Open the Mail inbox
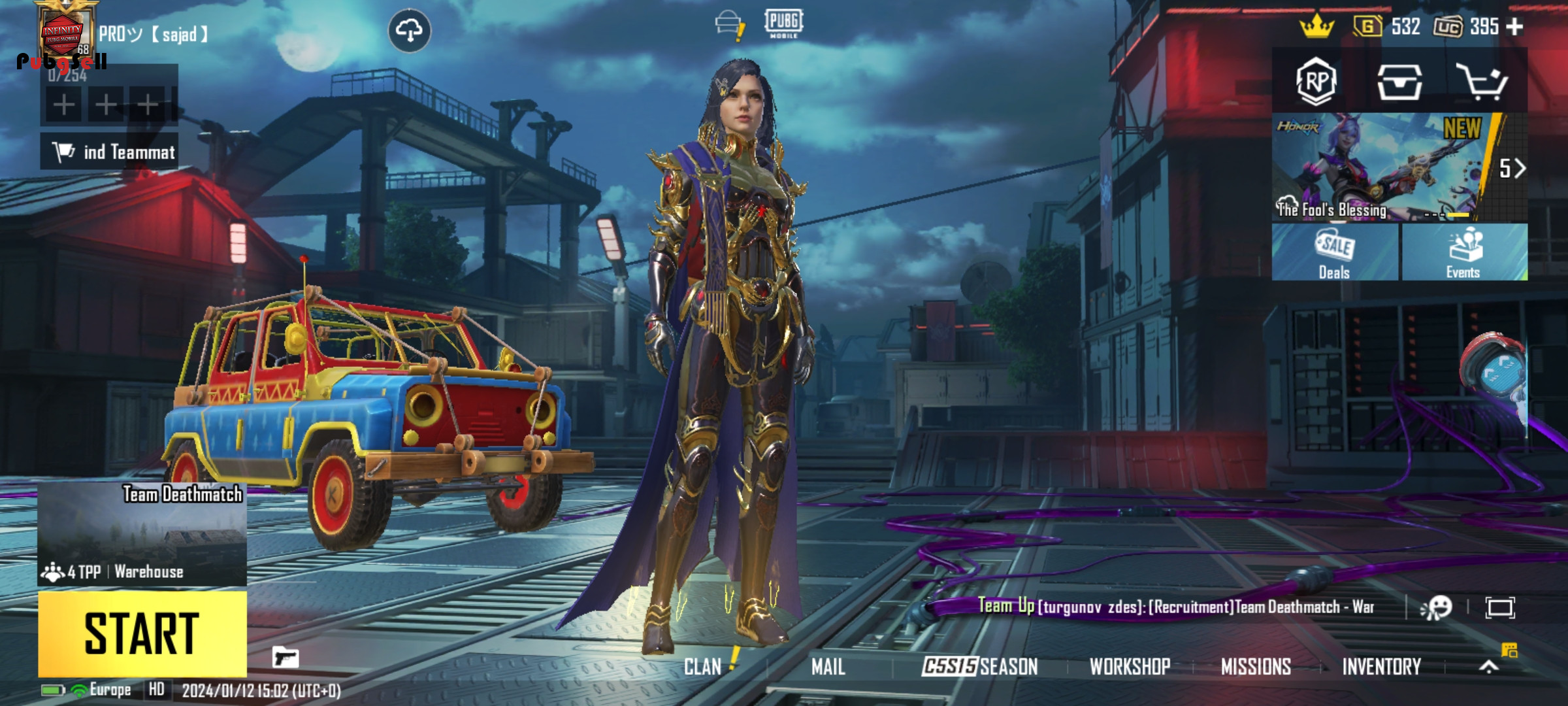 (x=828, y=667)
